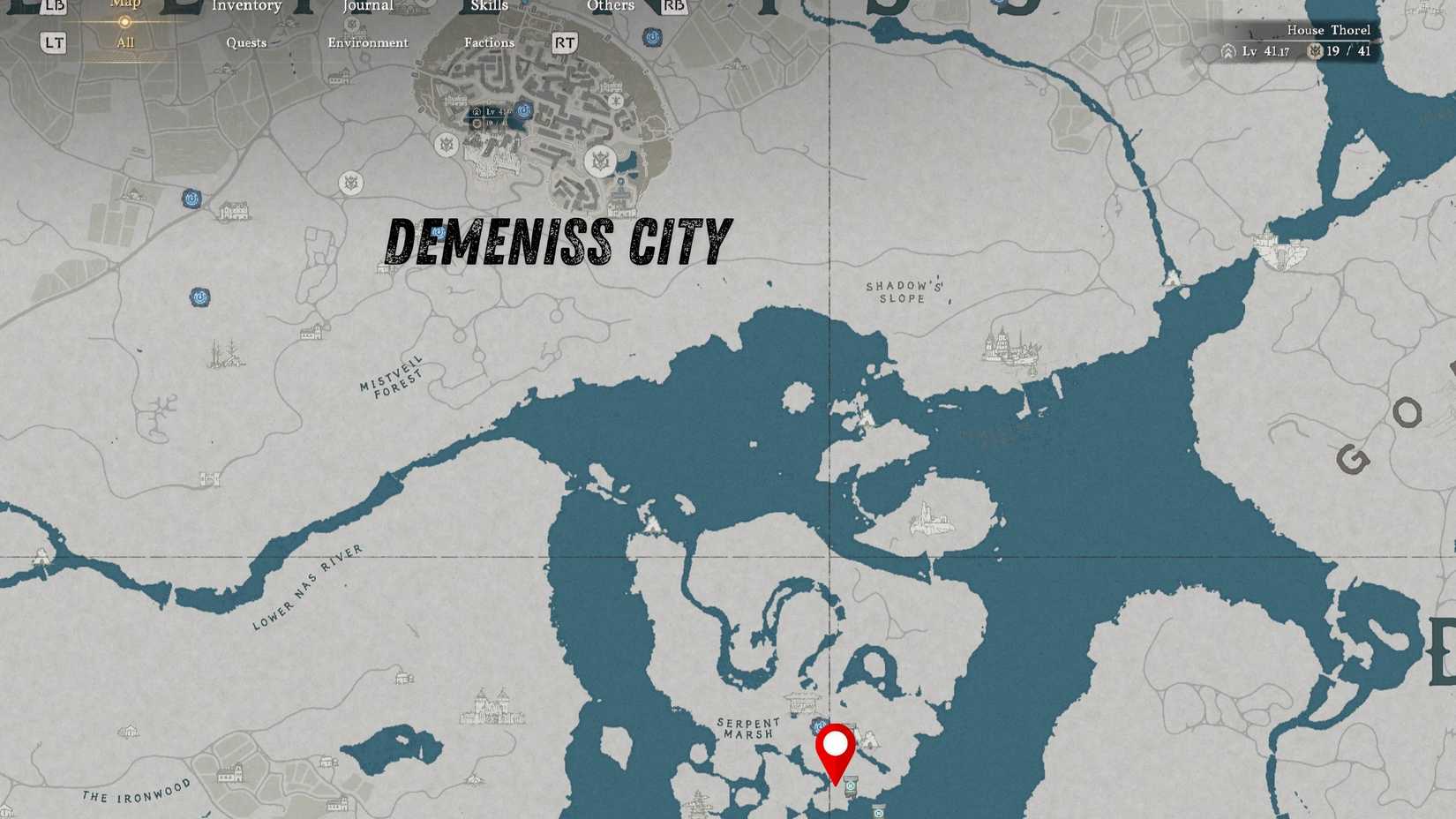This screenshot has height=819, width=1456.
Task: Switch map filter to Factions
Action: 490,42
